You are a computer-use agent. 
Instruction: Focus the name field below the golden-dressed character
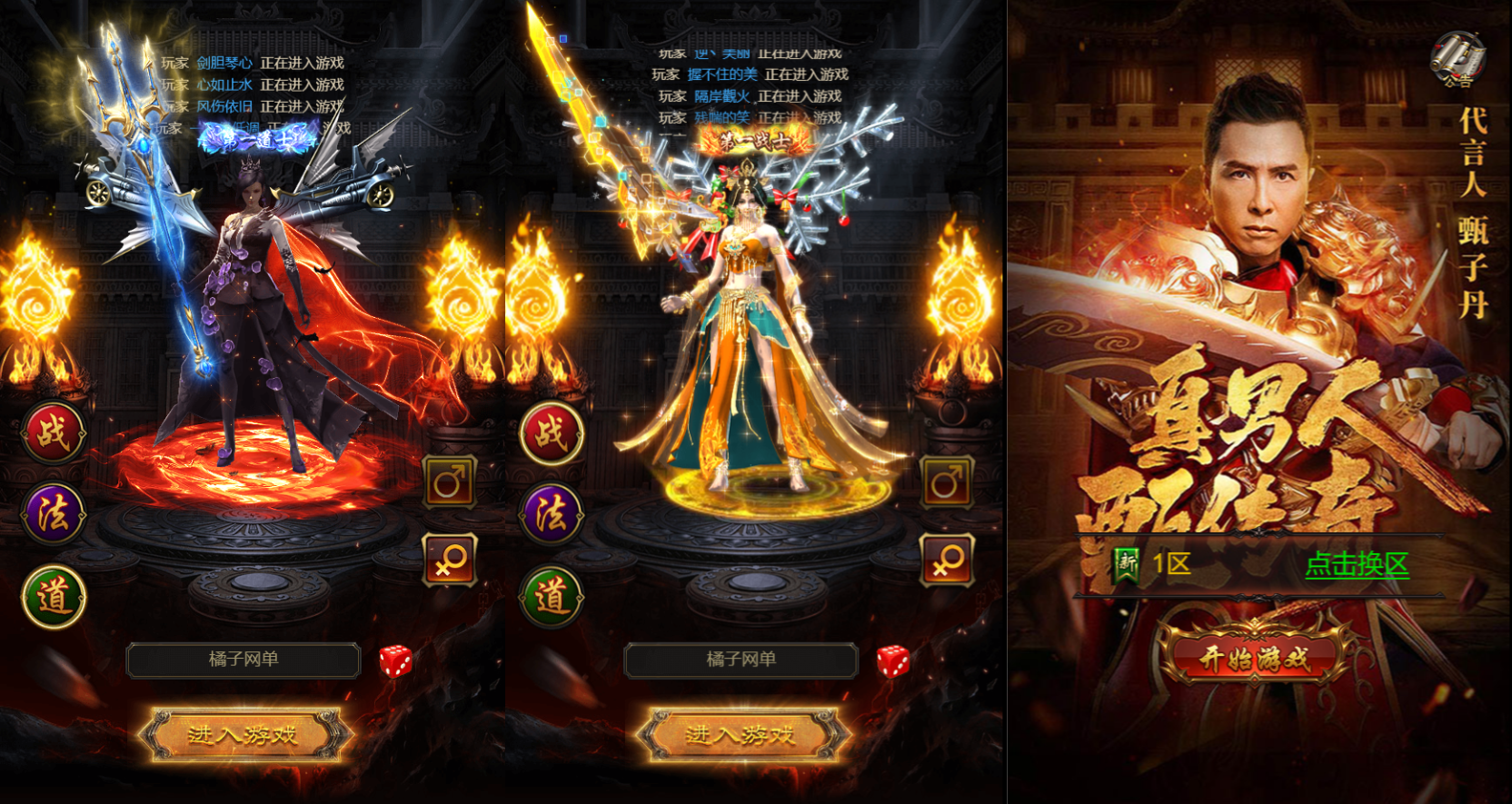[x=741, y=660]
